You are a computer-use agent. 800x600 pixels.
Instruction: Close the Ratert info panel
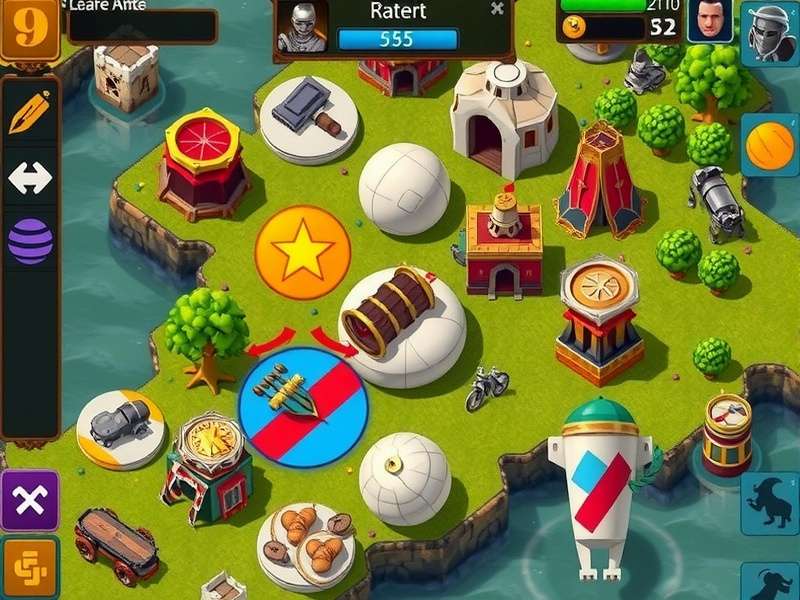(497, 10)
